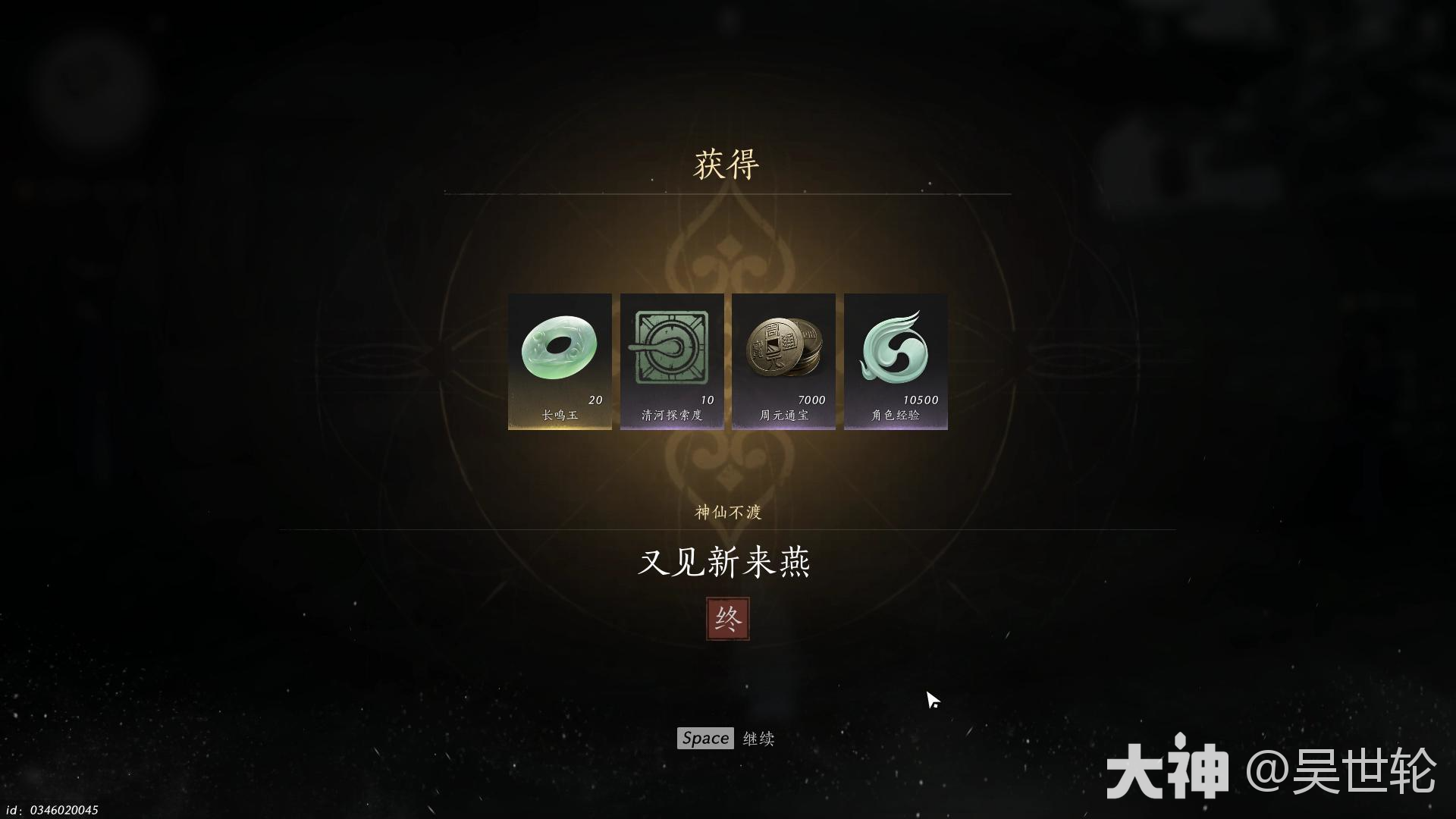
Task: Open details of the jade ring numbered 20
Action: coord(559,356)
